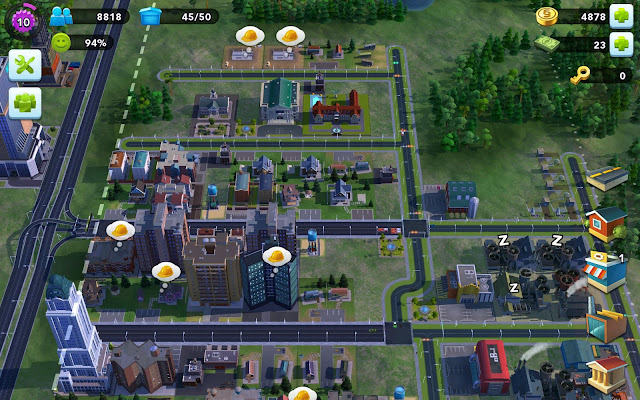Image resolution: width=640 pixels, height=400 pixels.
Task: Select the residential house build category
Action: point(605,222)
